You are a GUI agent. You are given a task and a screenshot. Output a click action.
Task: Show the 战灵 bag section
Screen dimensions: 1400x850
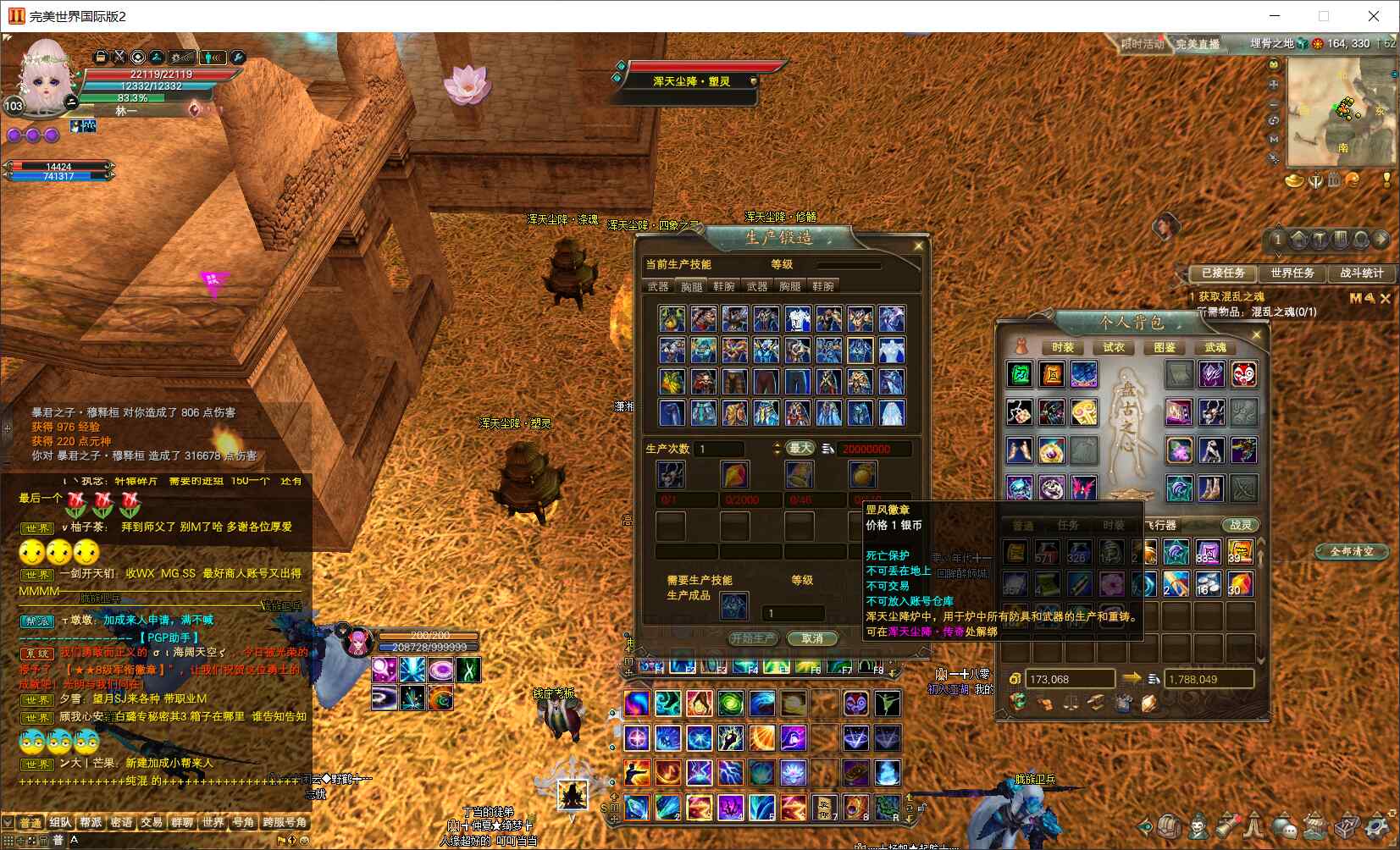[x=1240, y=525]
